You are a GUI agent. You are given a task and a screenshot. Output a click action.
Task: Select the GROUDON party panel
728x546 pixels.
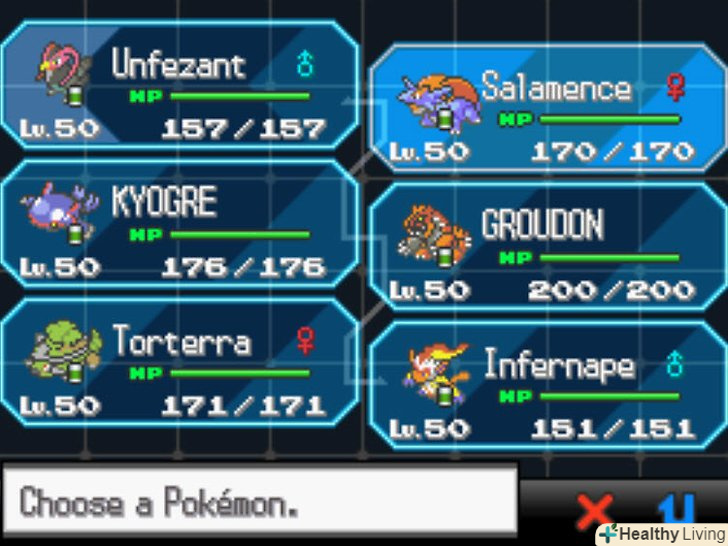click(548, 246)
